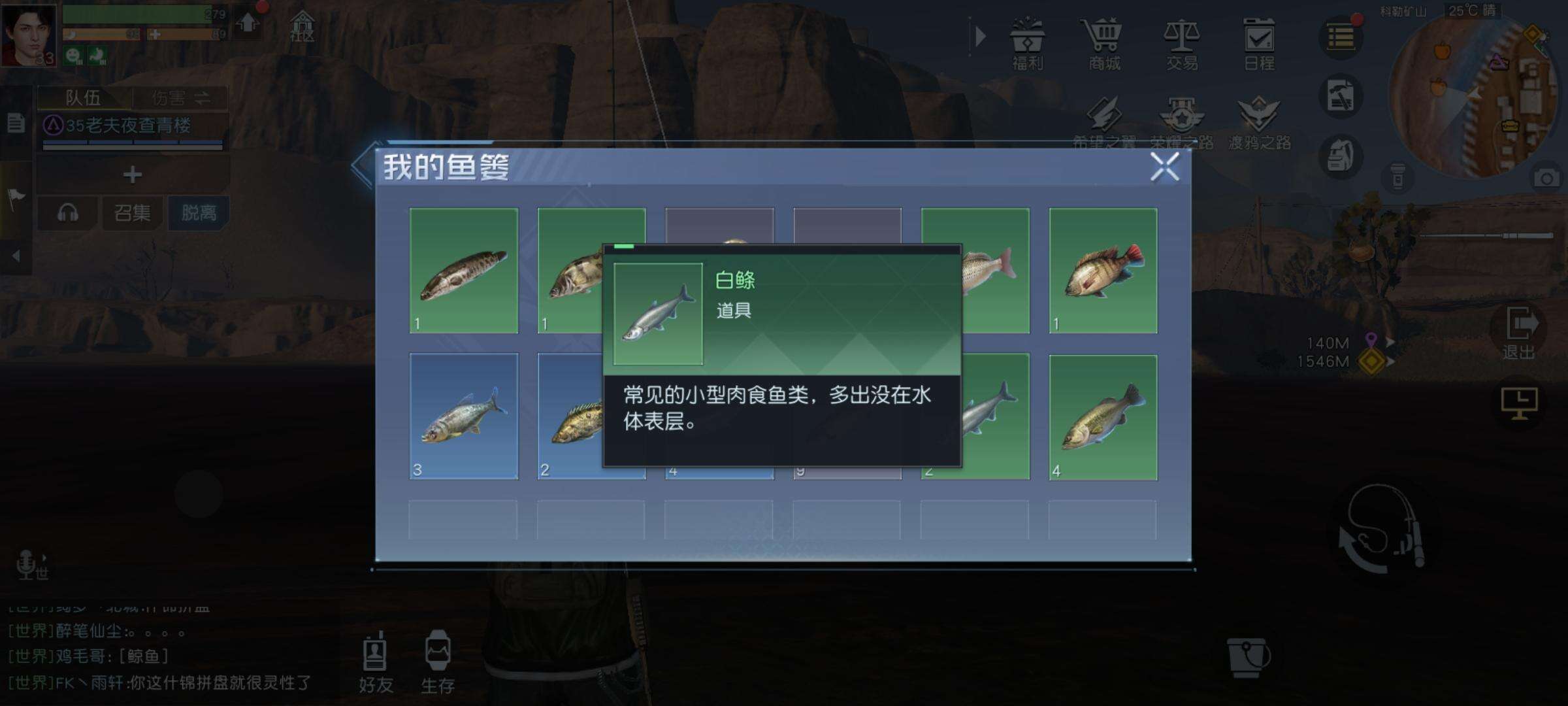Click the 脱离 leave team button

coord(199,212)
